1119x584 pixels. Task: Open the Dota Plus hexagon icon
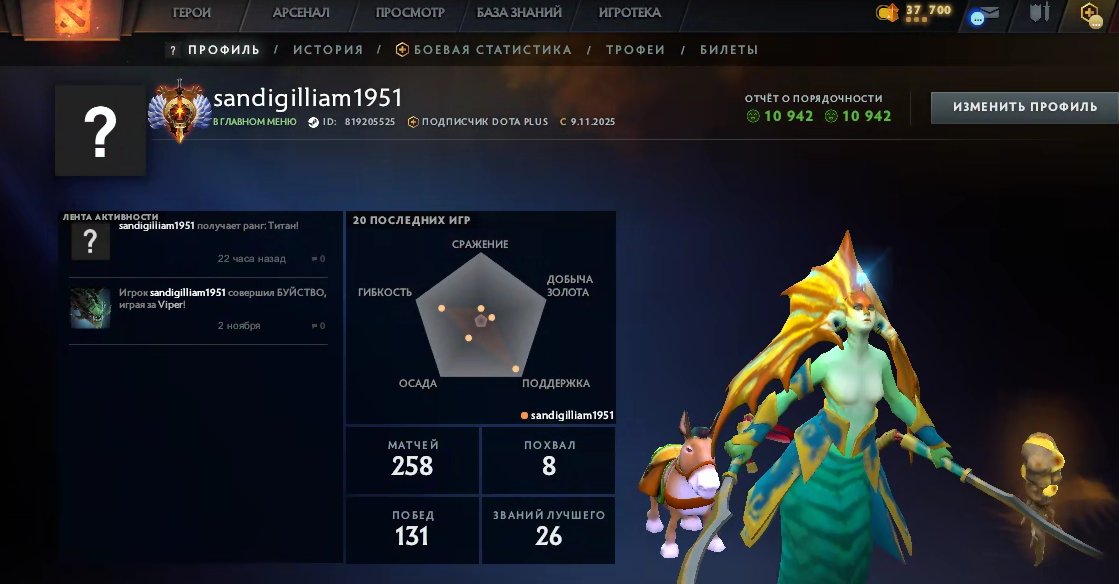[1089, 13]
